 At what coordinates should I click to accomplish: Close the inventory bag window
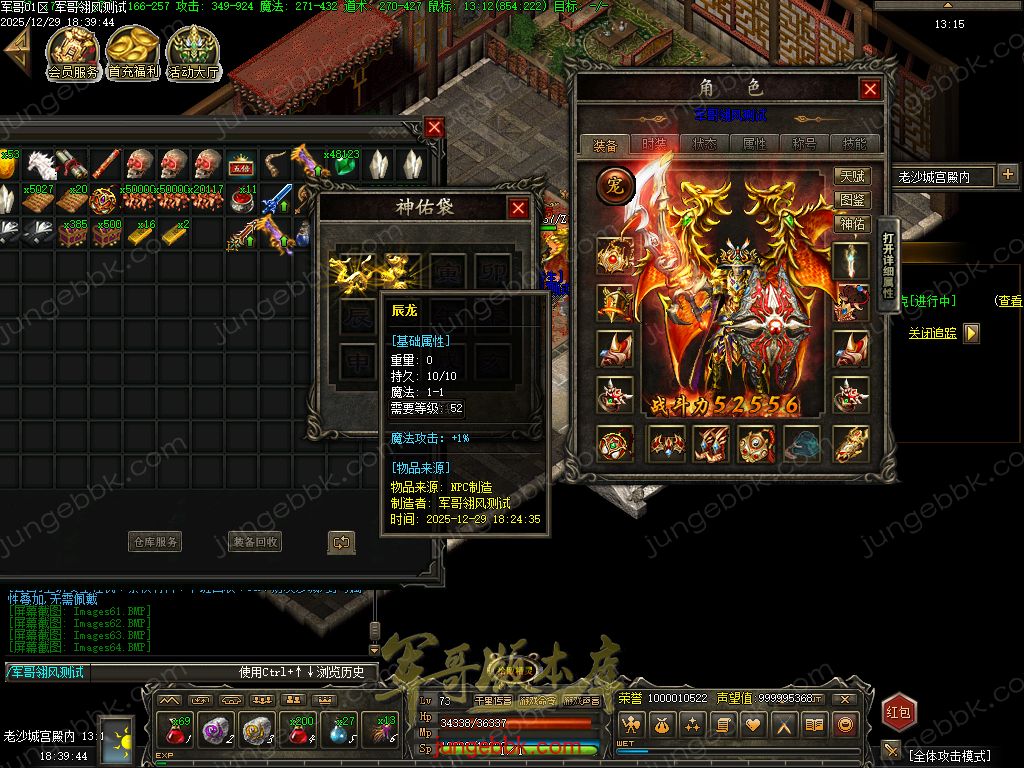coord(434,127)
